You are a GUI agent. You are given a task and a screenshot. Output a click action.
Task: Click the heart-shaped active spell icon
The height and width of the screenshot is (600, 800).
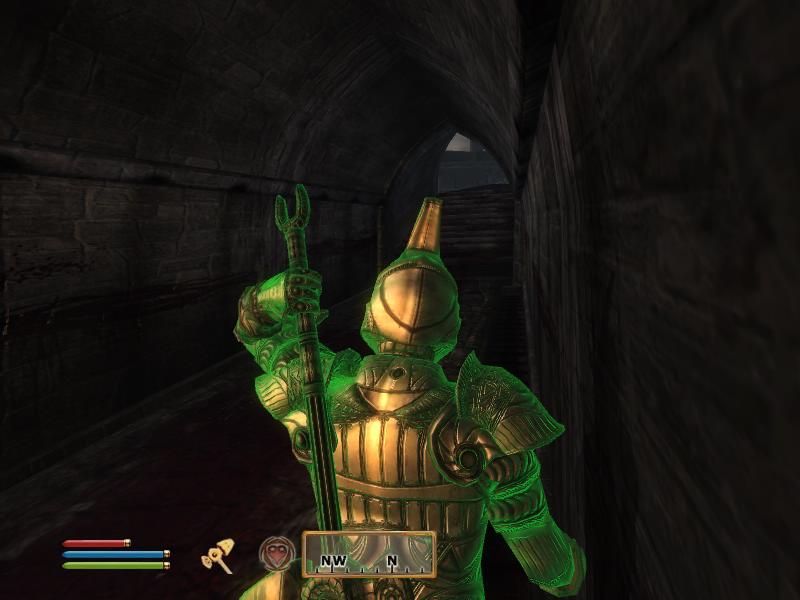(x=277, y=554)
